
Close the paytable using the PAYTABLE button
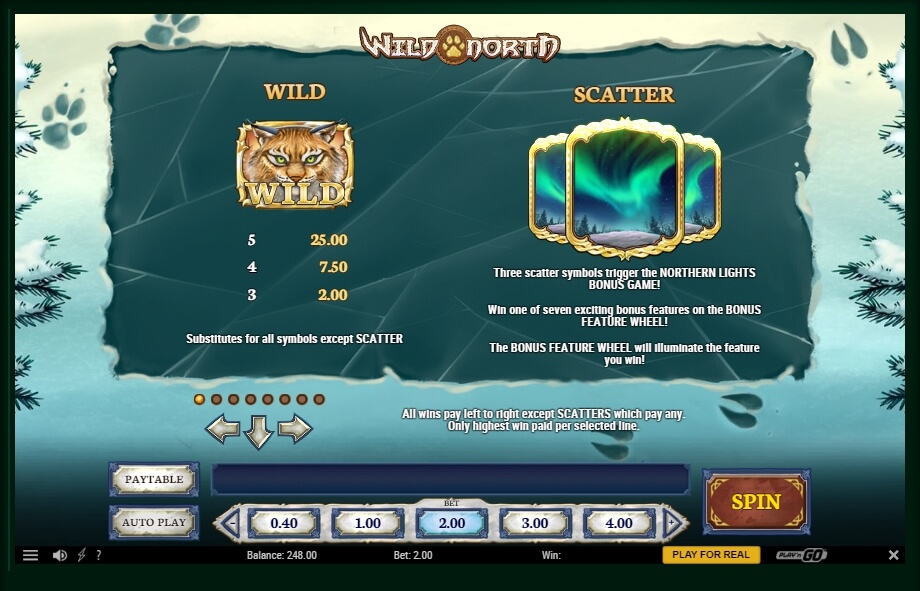[154, 479]
